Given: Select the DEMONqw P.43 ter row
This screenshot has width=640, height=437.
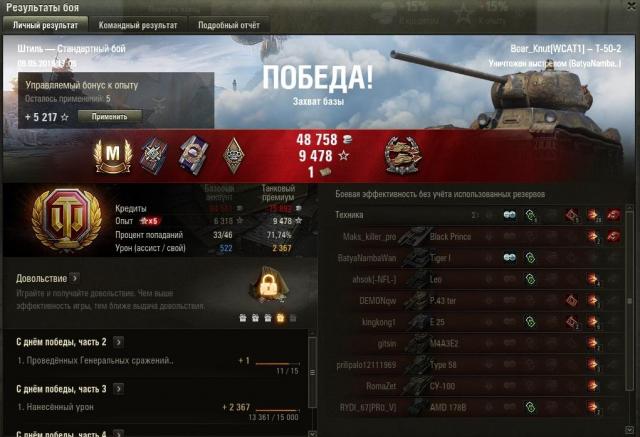Looking at the screenshot, I should [480, 300].
